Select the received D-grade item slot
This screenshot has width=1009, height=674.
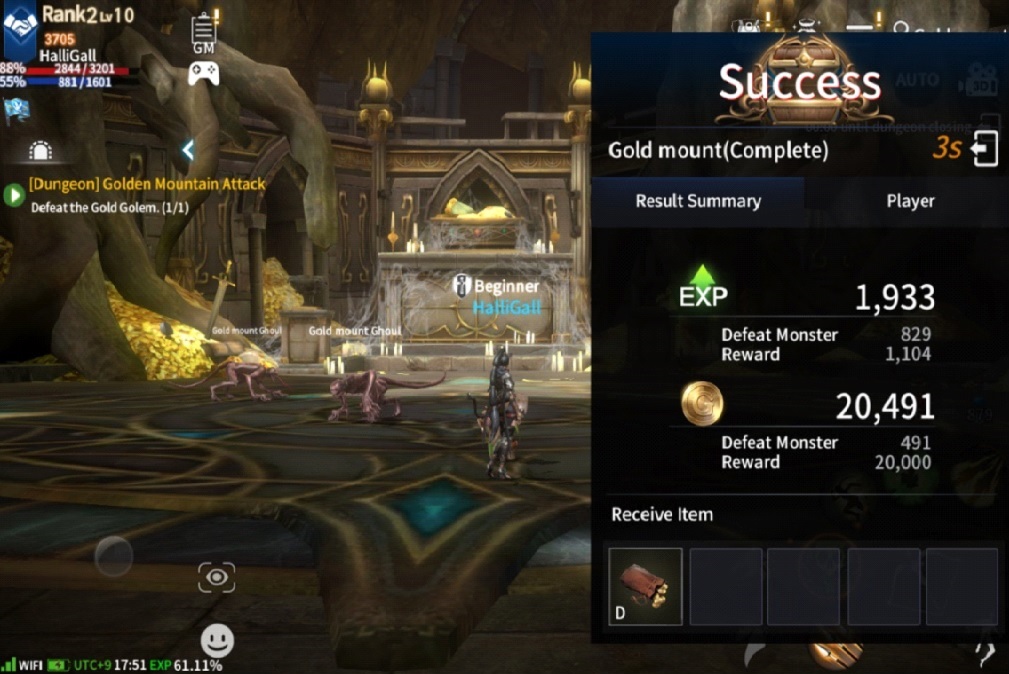pyautogui.click(x=645, y=586)
